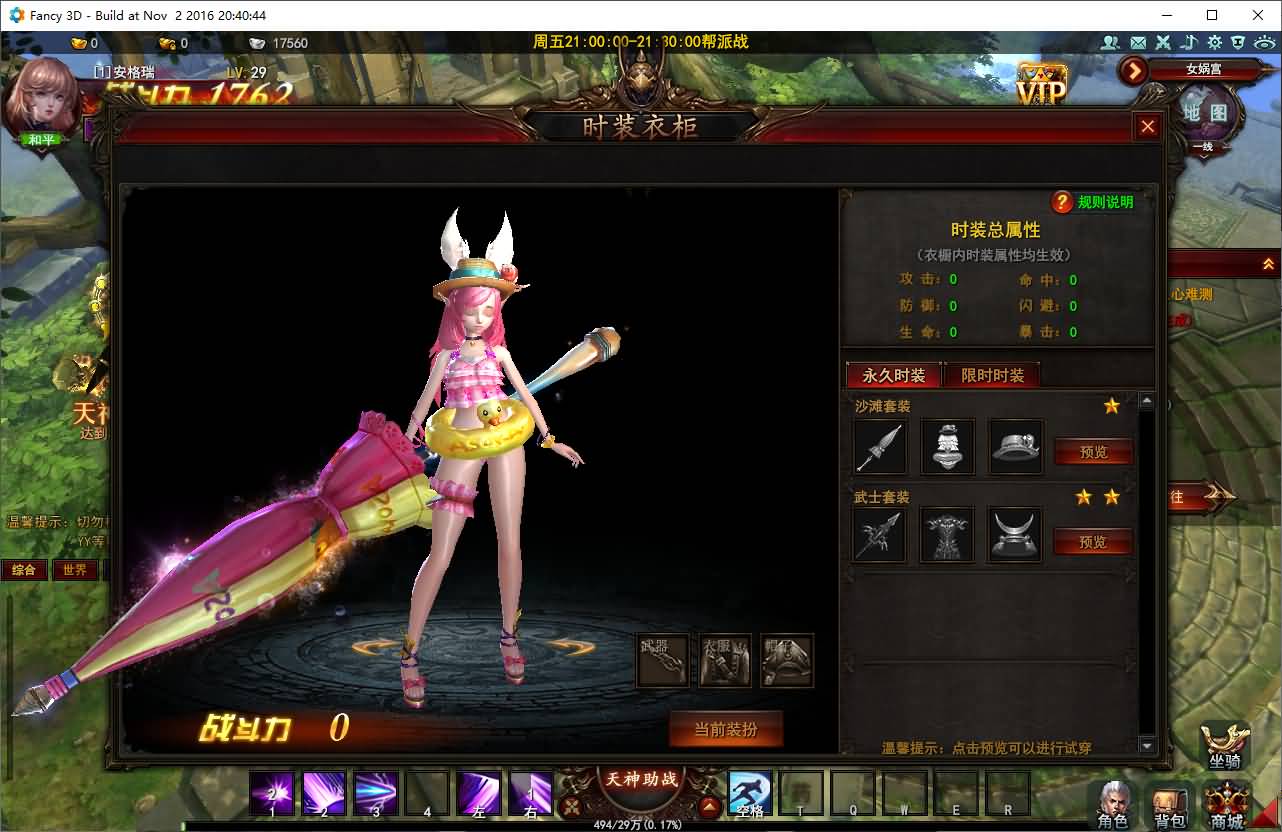
Task: Maximize the Fancy 3D window
Action: [1212, 15]
